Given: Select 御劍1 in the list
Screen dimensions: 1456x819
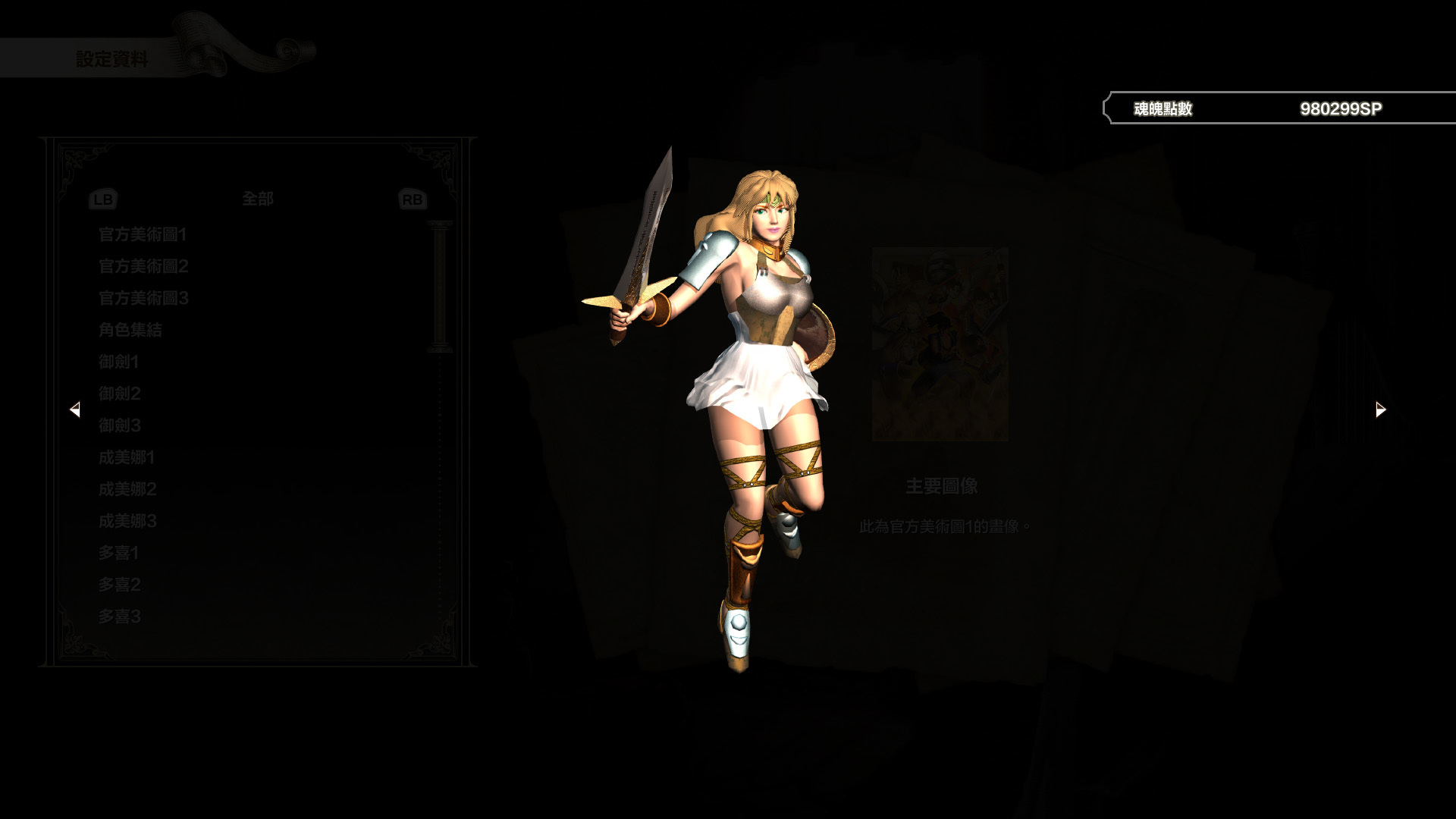Looking at the screenshot, I should coord(121,362).
